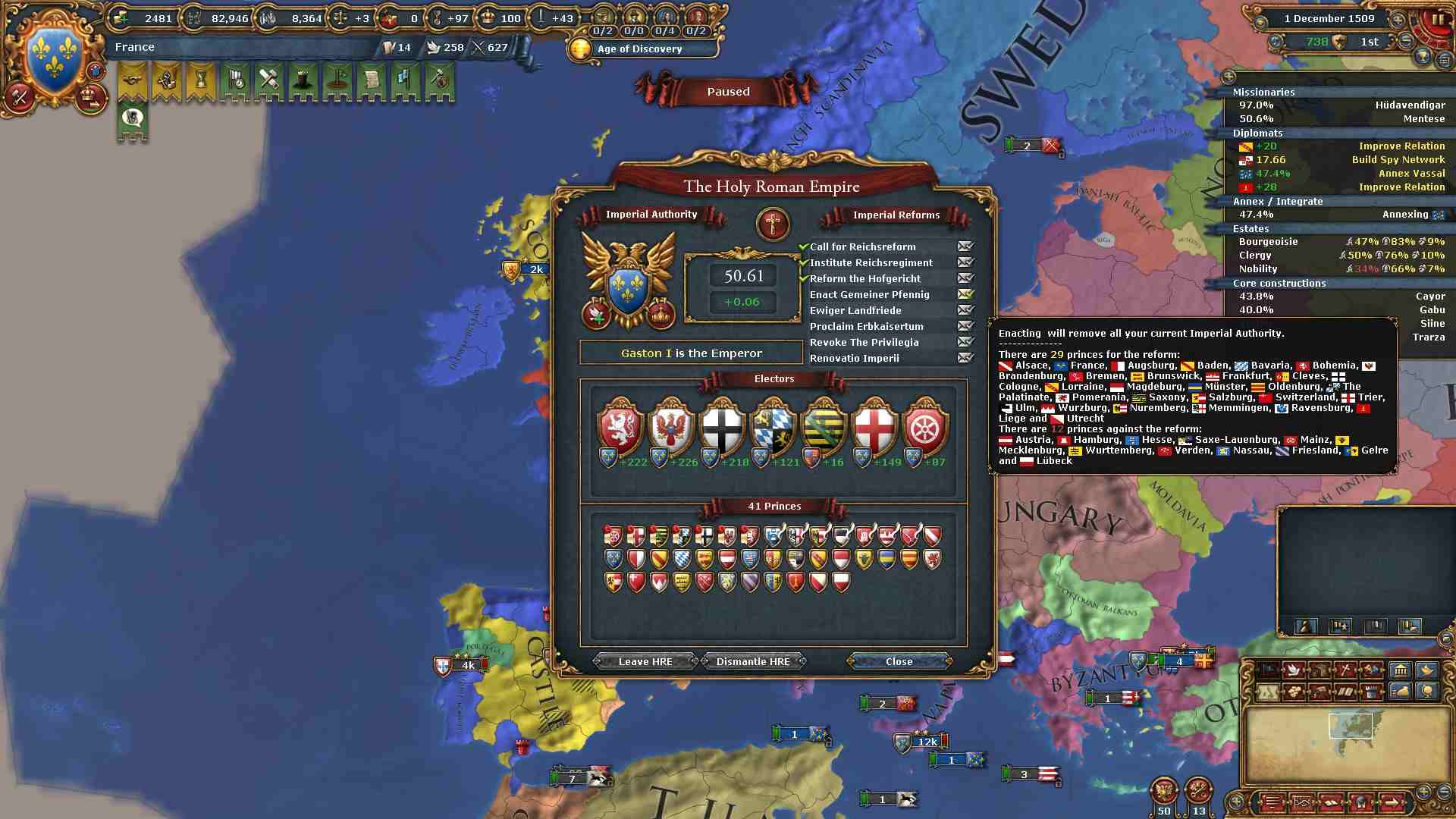Select the Ewiger Landfriede reform row

click(855, 310)
